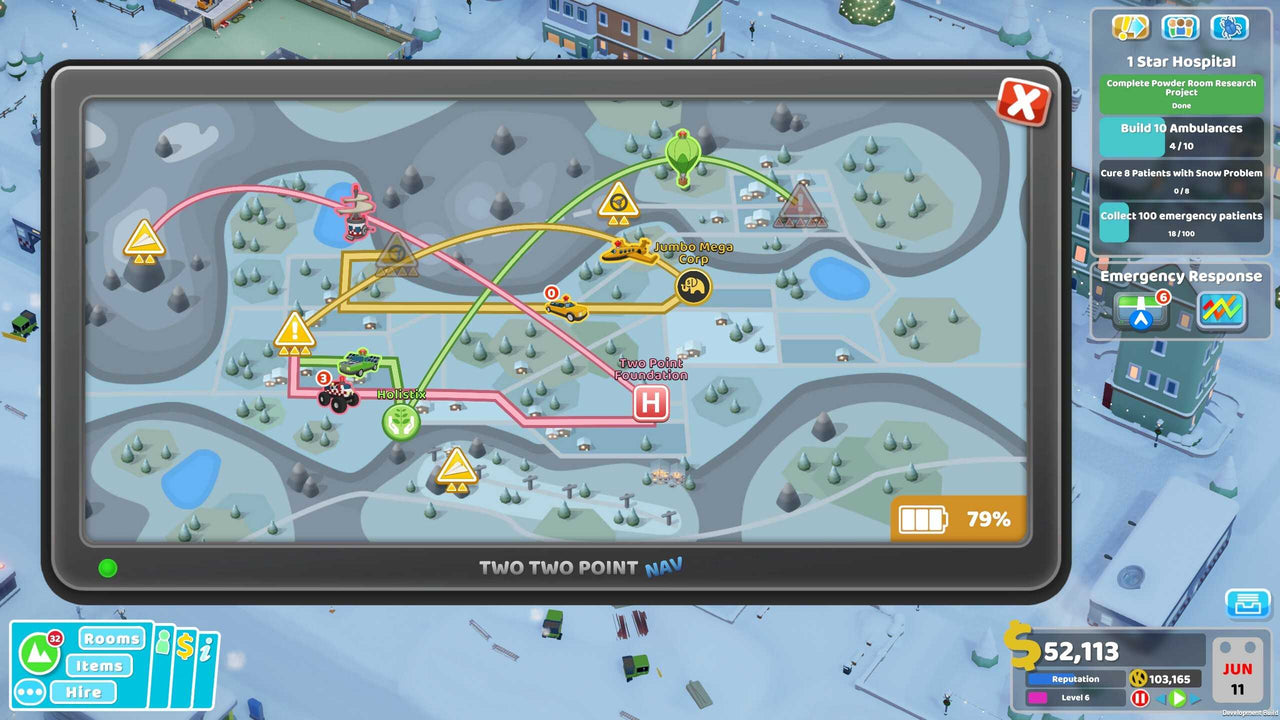The image size is (1280, 720).
Task: Open the staff person side tab
Action: pyautogui.click(x=164, y=643)
